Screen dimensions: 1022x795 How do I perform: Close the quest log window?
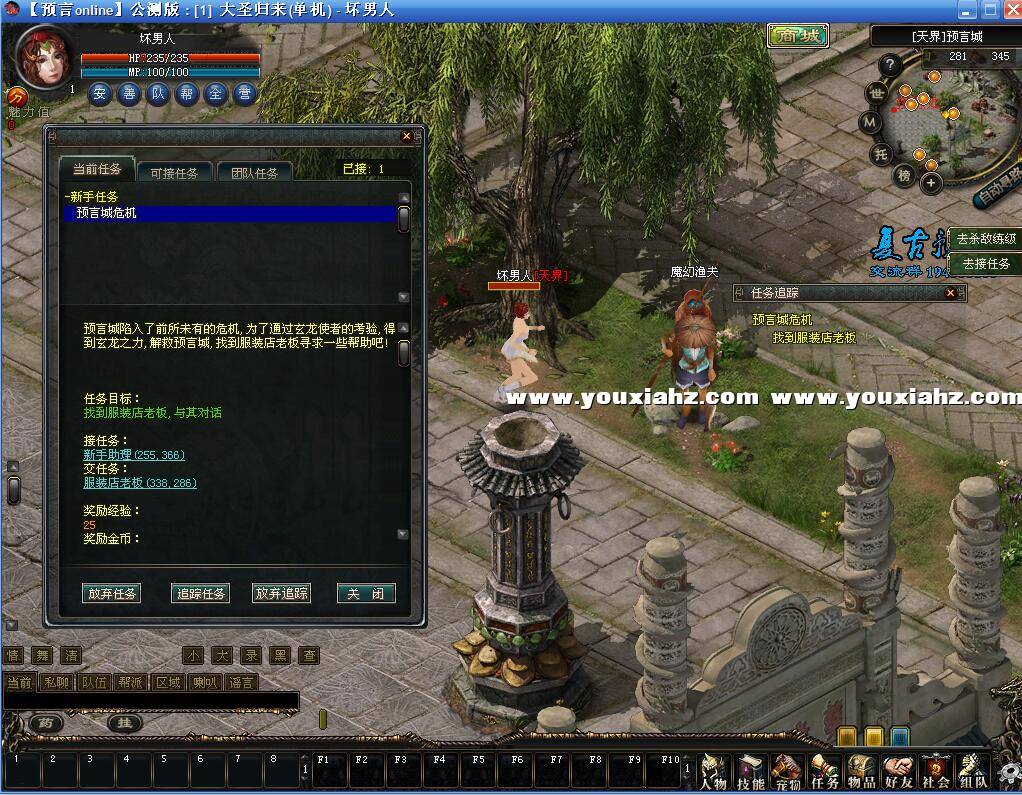[x=406, y=136]
